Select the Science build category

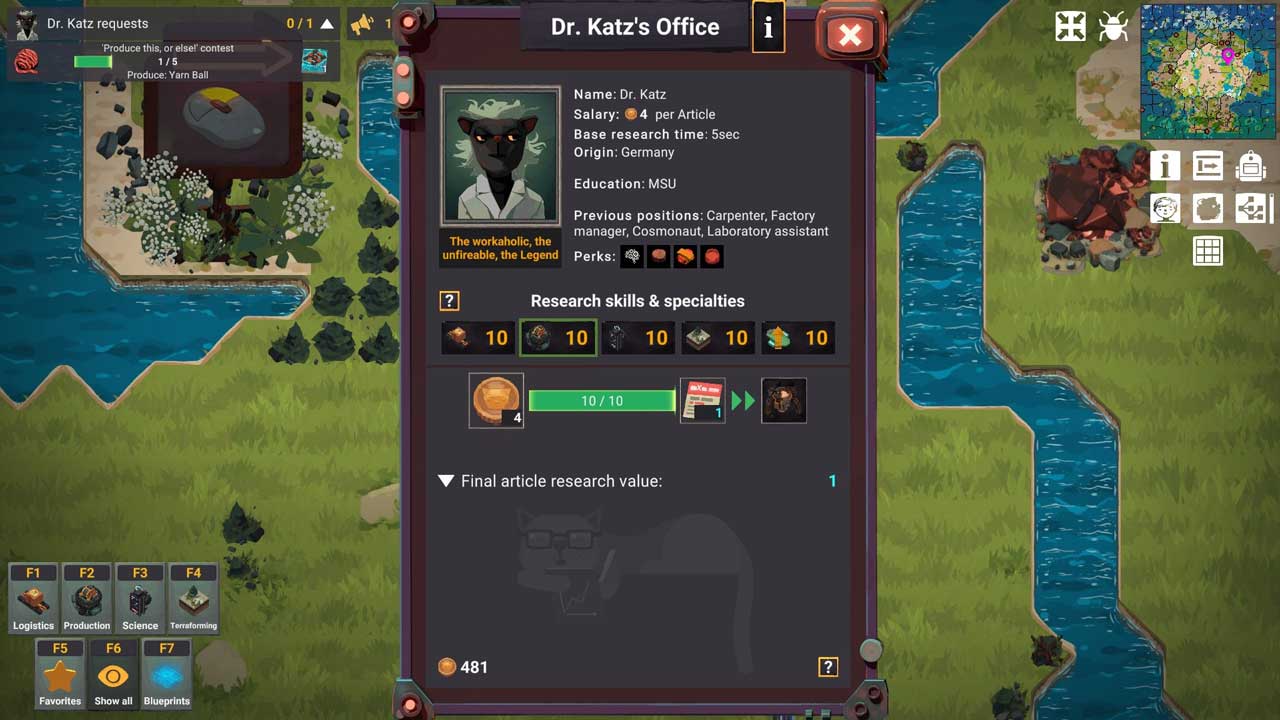point(140,598)
